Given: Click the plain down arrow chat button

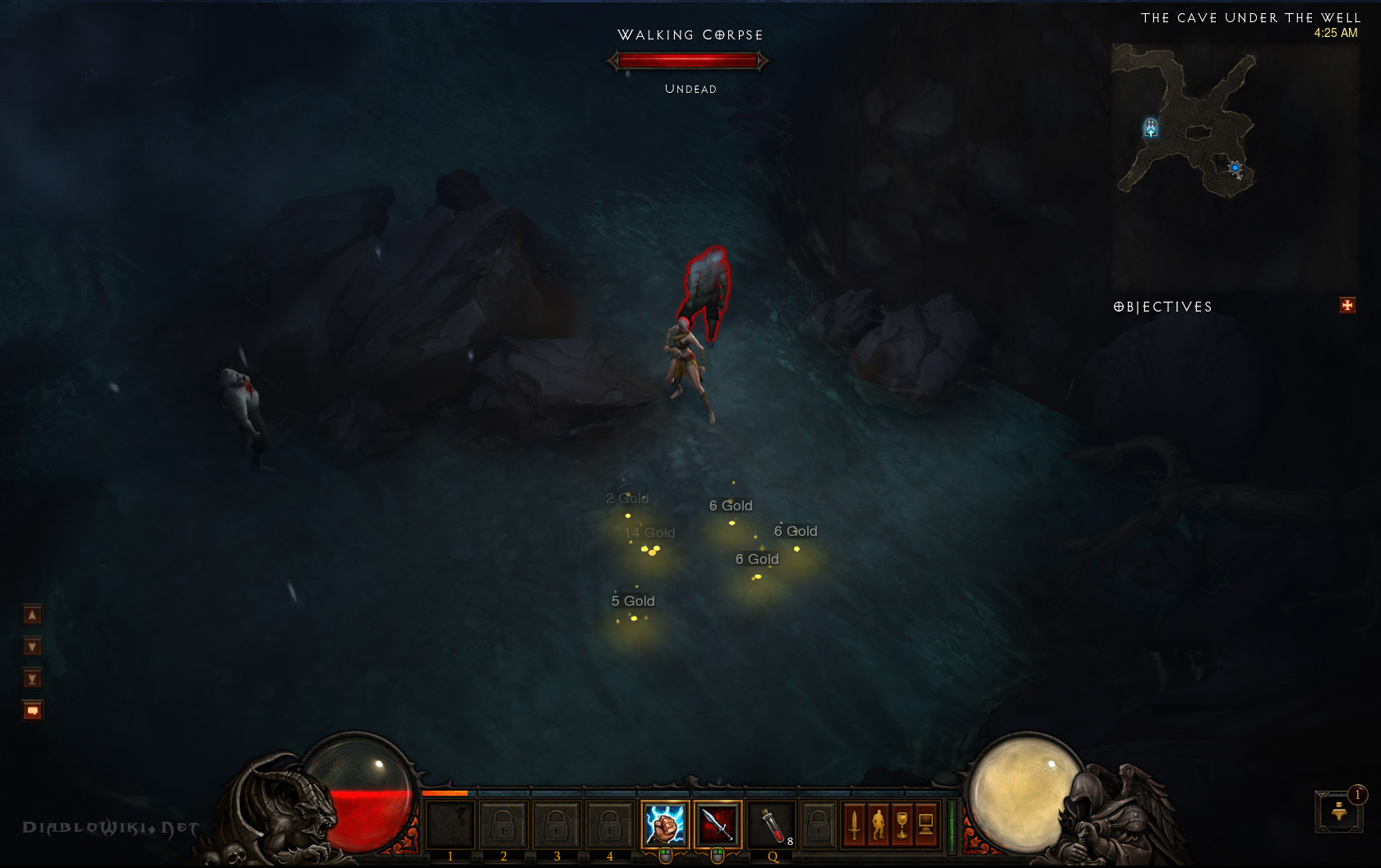Looking at the screenshot, I should click(x=32, y=647).
